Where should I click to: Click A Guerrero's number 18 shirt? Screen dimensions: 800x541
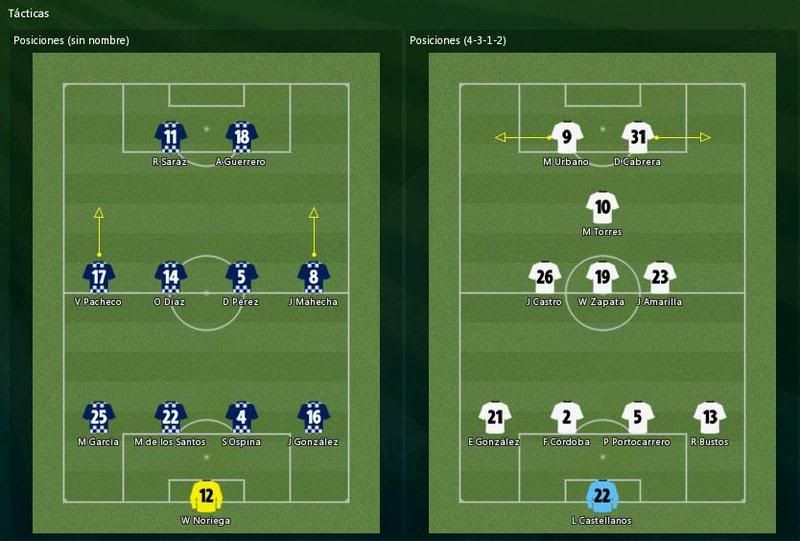click(x=241, y=137)
